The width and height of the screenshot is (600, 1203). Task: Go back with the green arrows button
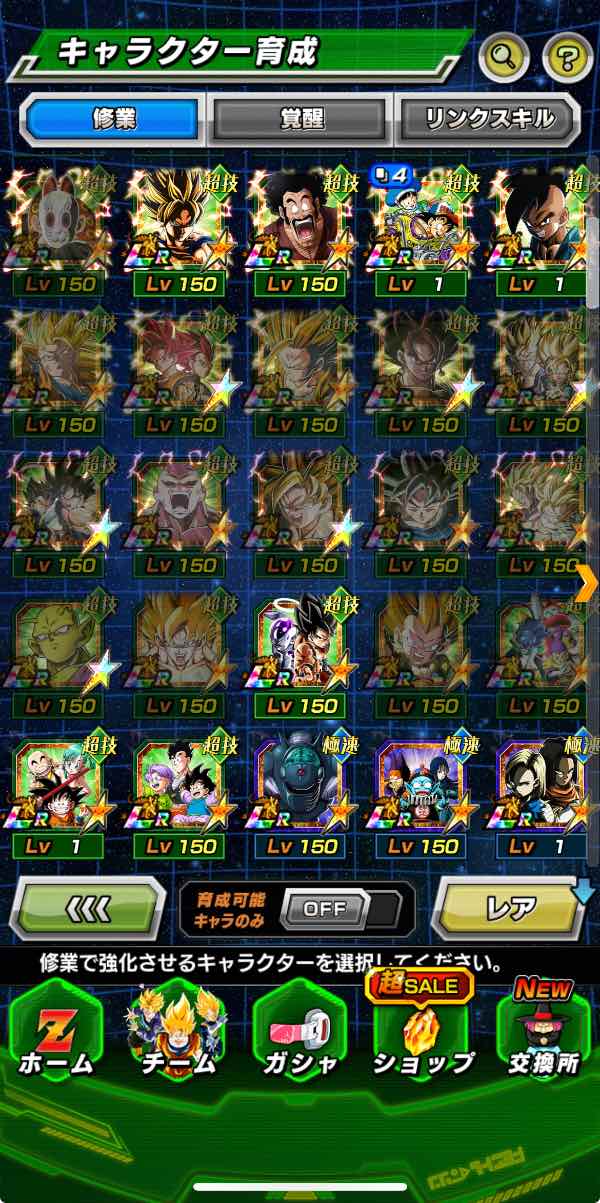(x=87, y=908)
